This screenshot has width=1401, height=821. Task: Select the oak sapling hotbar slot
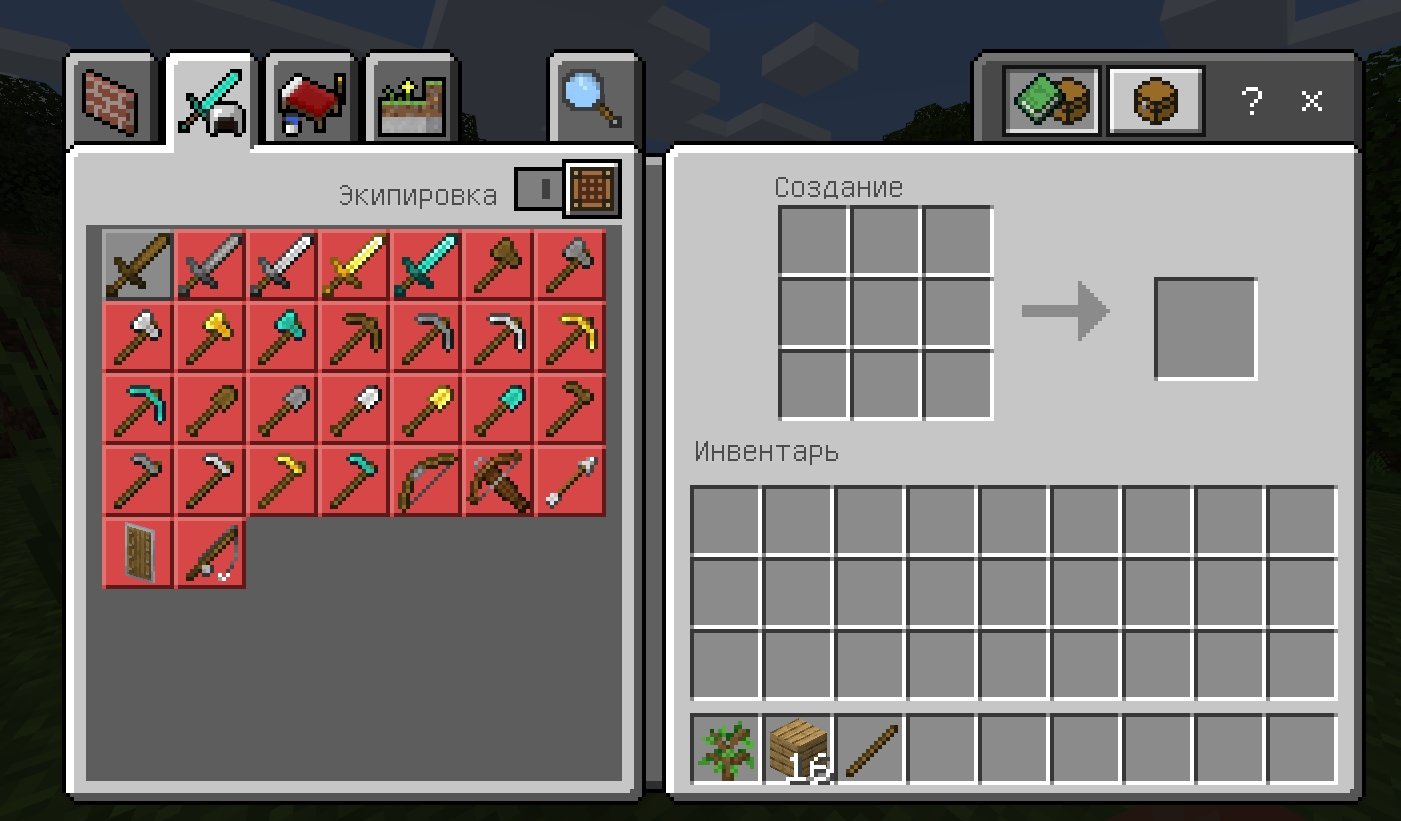pos(727,749)
